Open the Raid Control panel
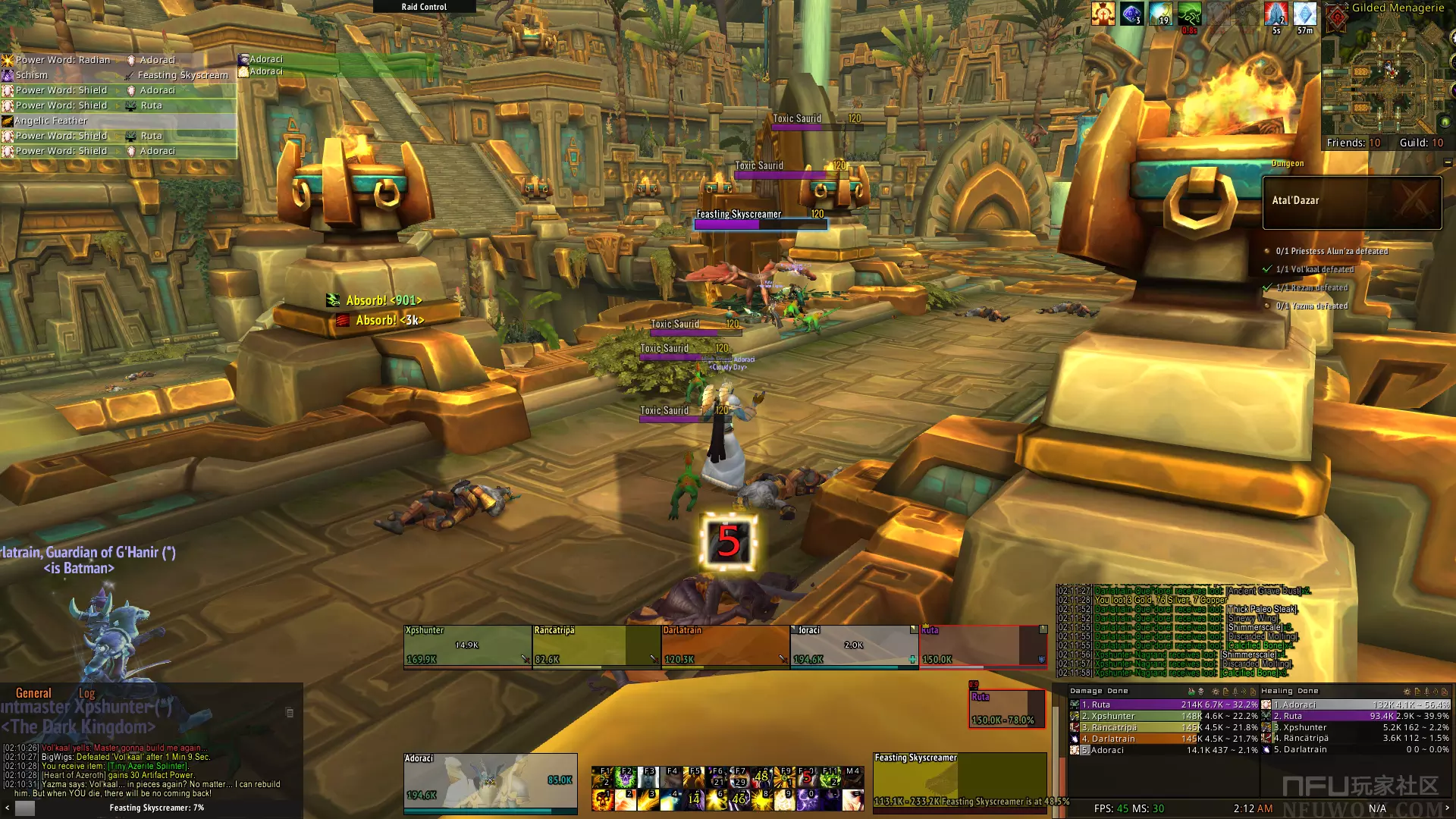The image size is (1456, 819). click(424, 7)
